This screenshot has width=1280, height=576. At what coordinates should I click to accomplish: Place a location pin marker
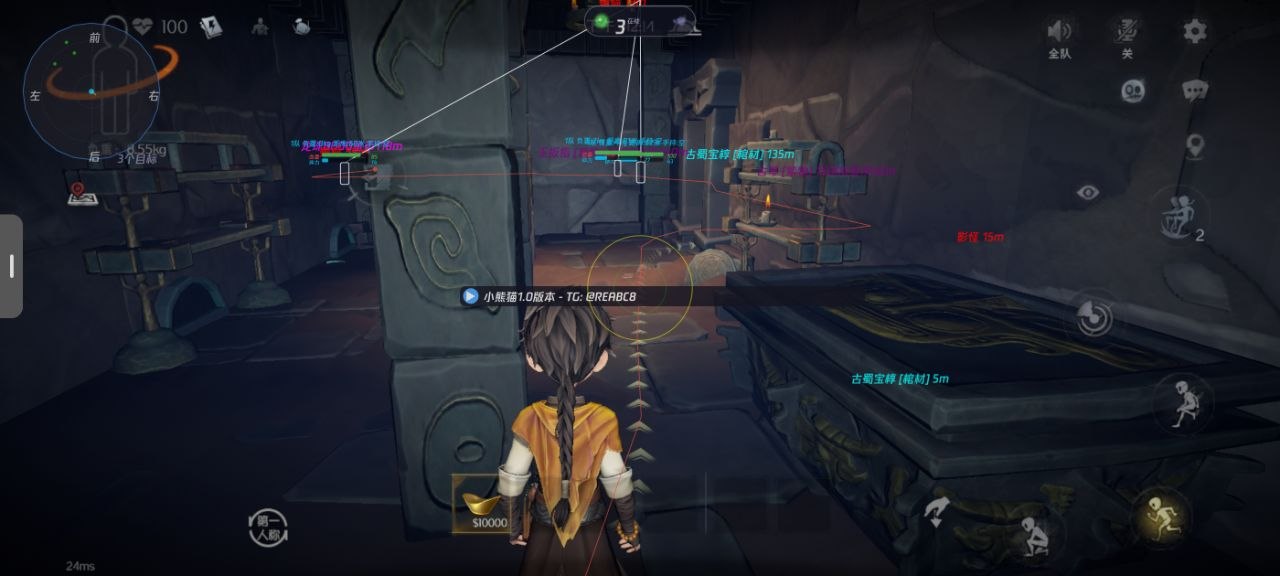coord(1194,146)
